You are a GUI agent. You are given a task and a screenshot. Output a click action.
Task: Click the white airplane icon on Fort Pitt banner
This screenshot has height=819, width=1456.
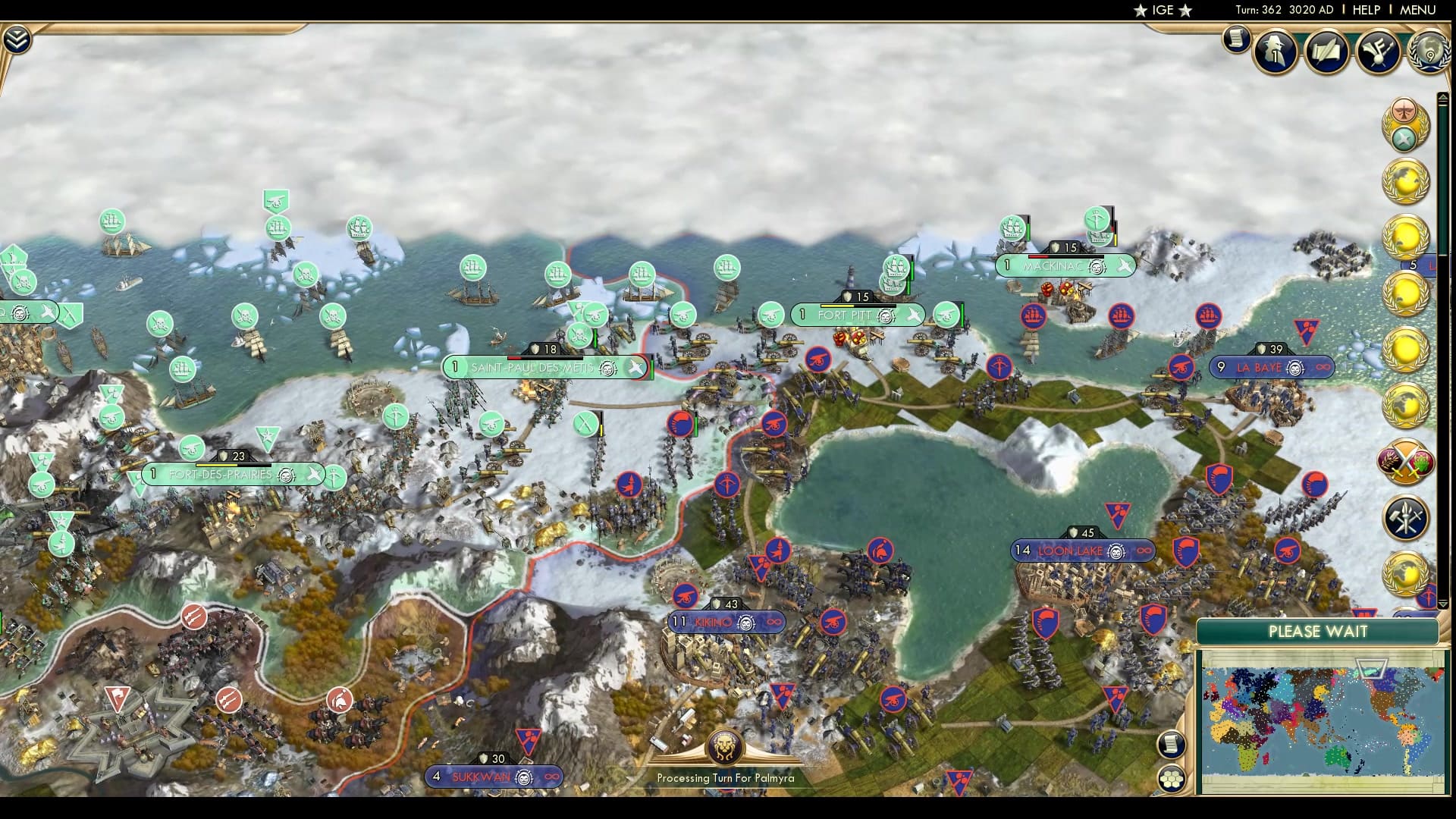tap(912, 314)
